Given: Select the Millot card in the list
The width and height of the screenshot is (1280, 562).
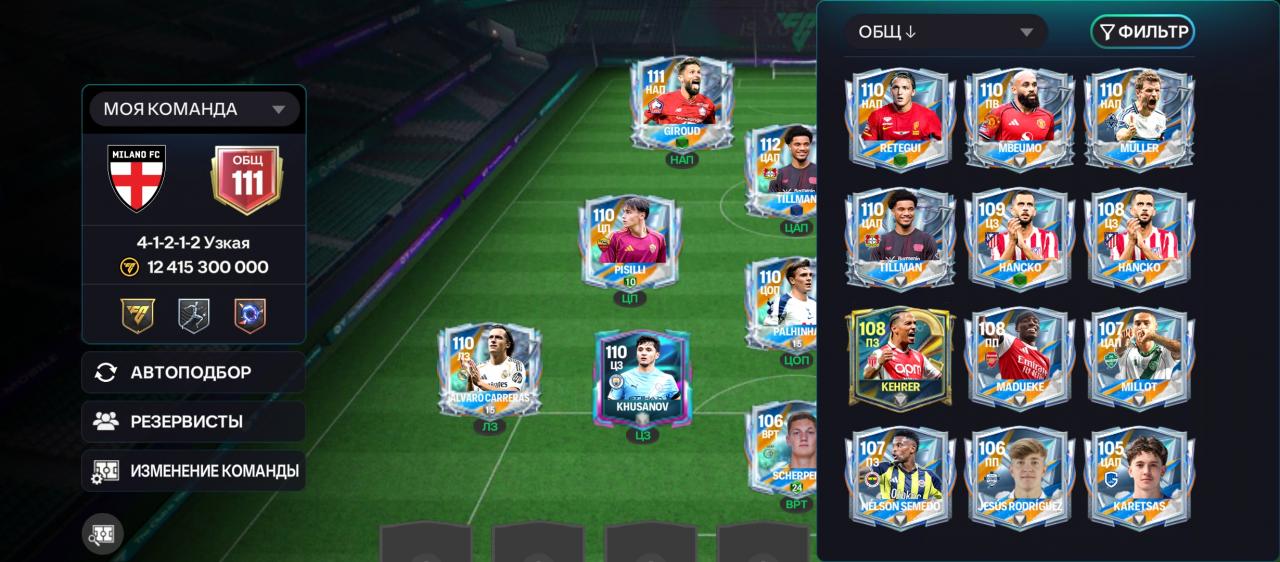Looking at the screenshot, I should click(1139, 357).
